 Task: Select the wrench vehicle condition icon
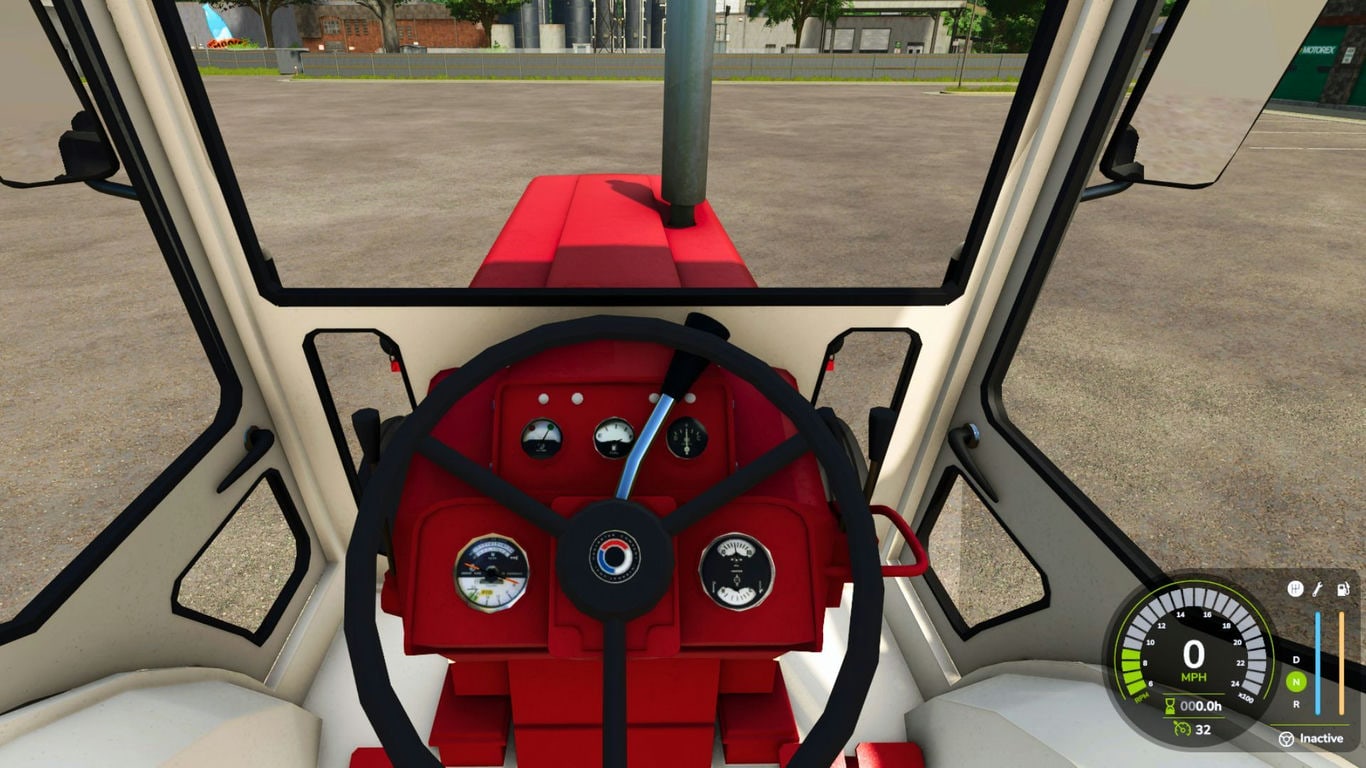pos(1318,589)
